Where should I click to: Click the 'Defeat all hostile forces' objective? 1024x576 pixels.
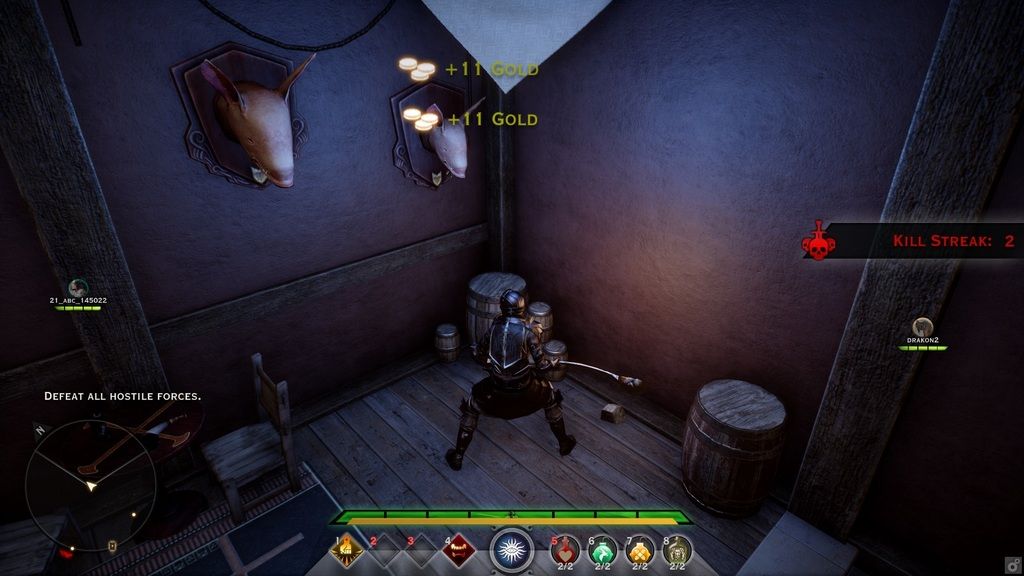pos(122,396)
